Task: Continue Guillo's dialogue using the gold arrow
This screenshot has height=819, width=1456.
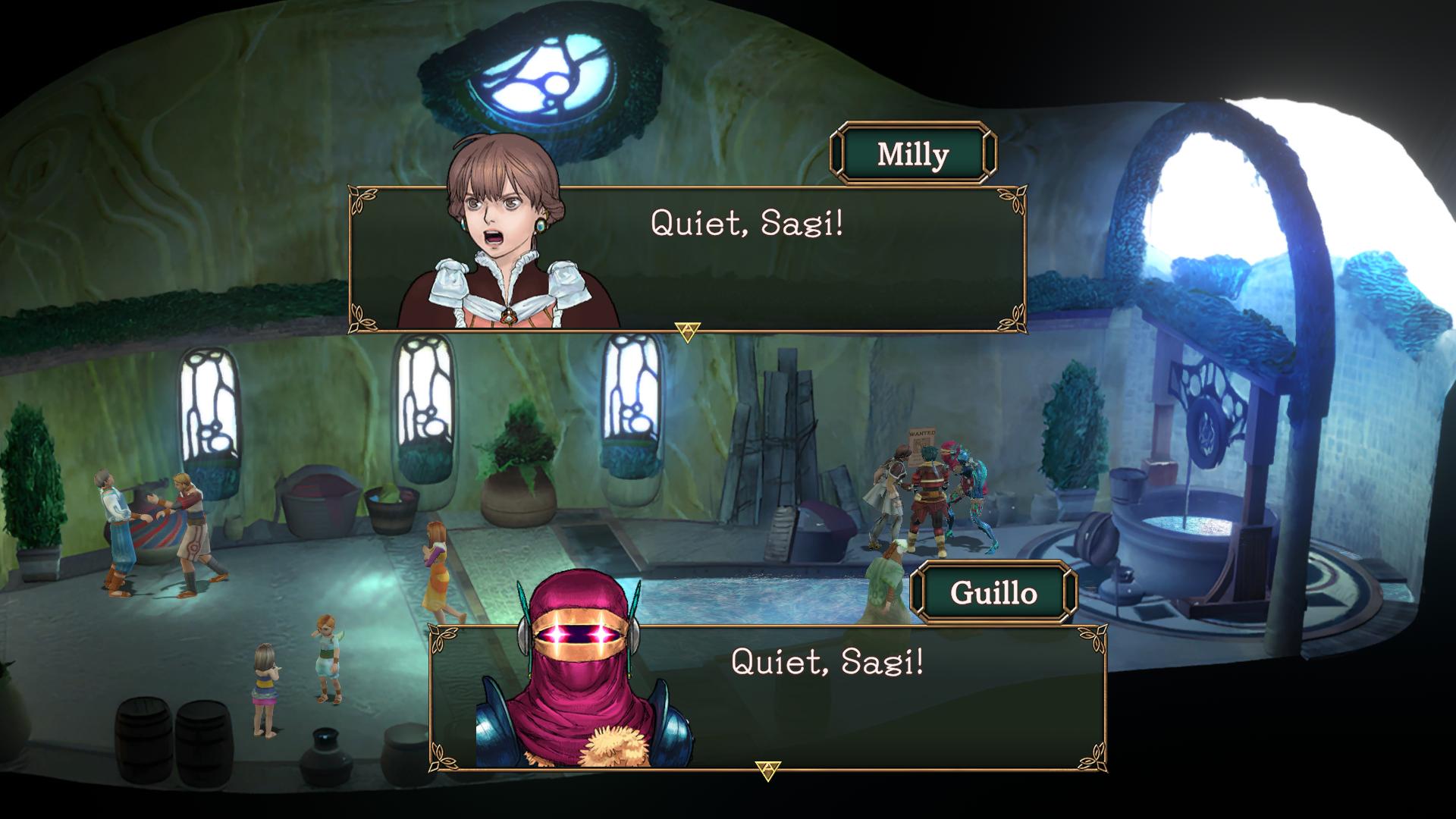Action: click(767, 770)
